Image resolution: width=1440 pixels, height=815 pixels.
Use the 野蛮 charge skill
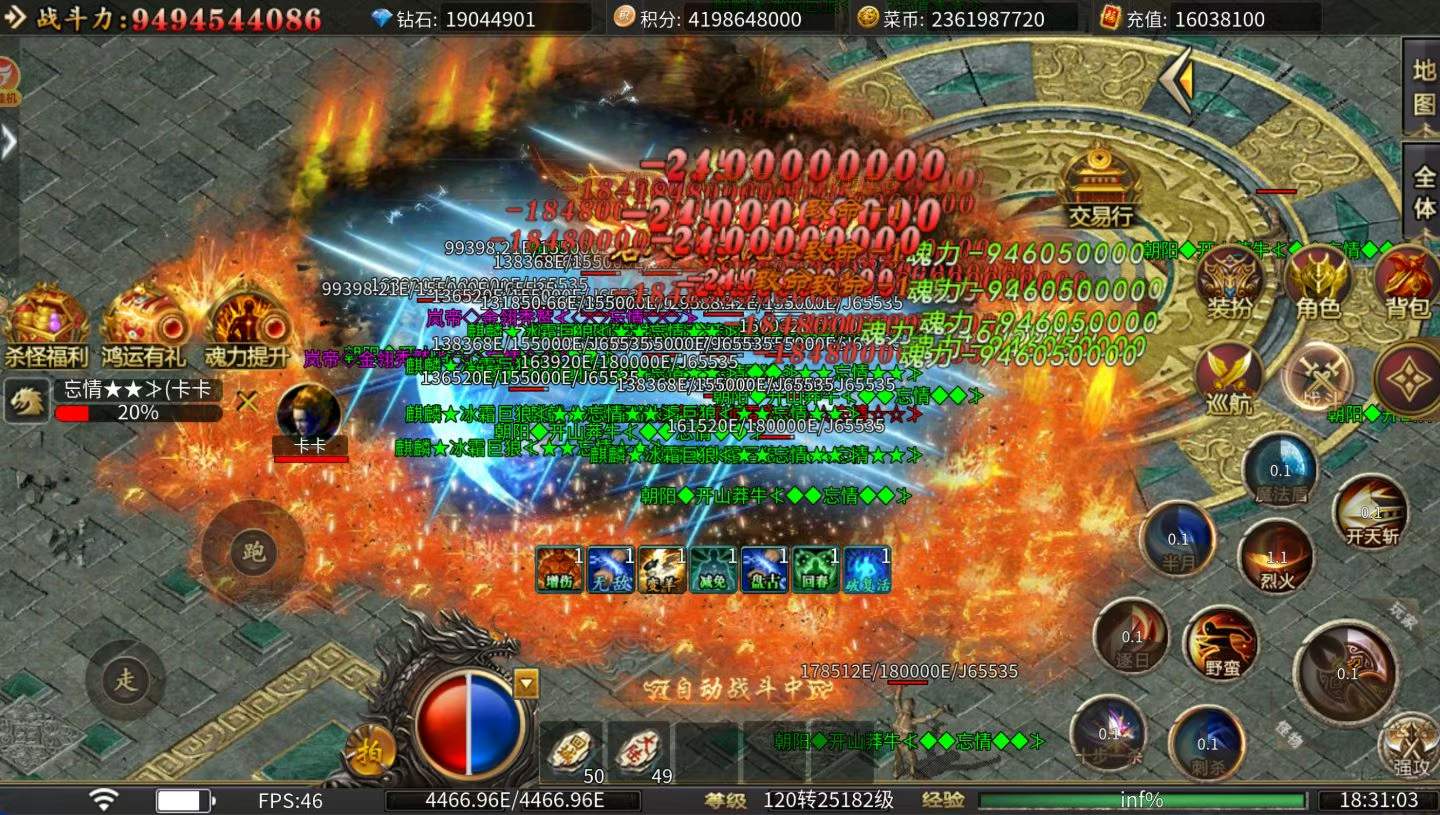[1221, 642]
